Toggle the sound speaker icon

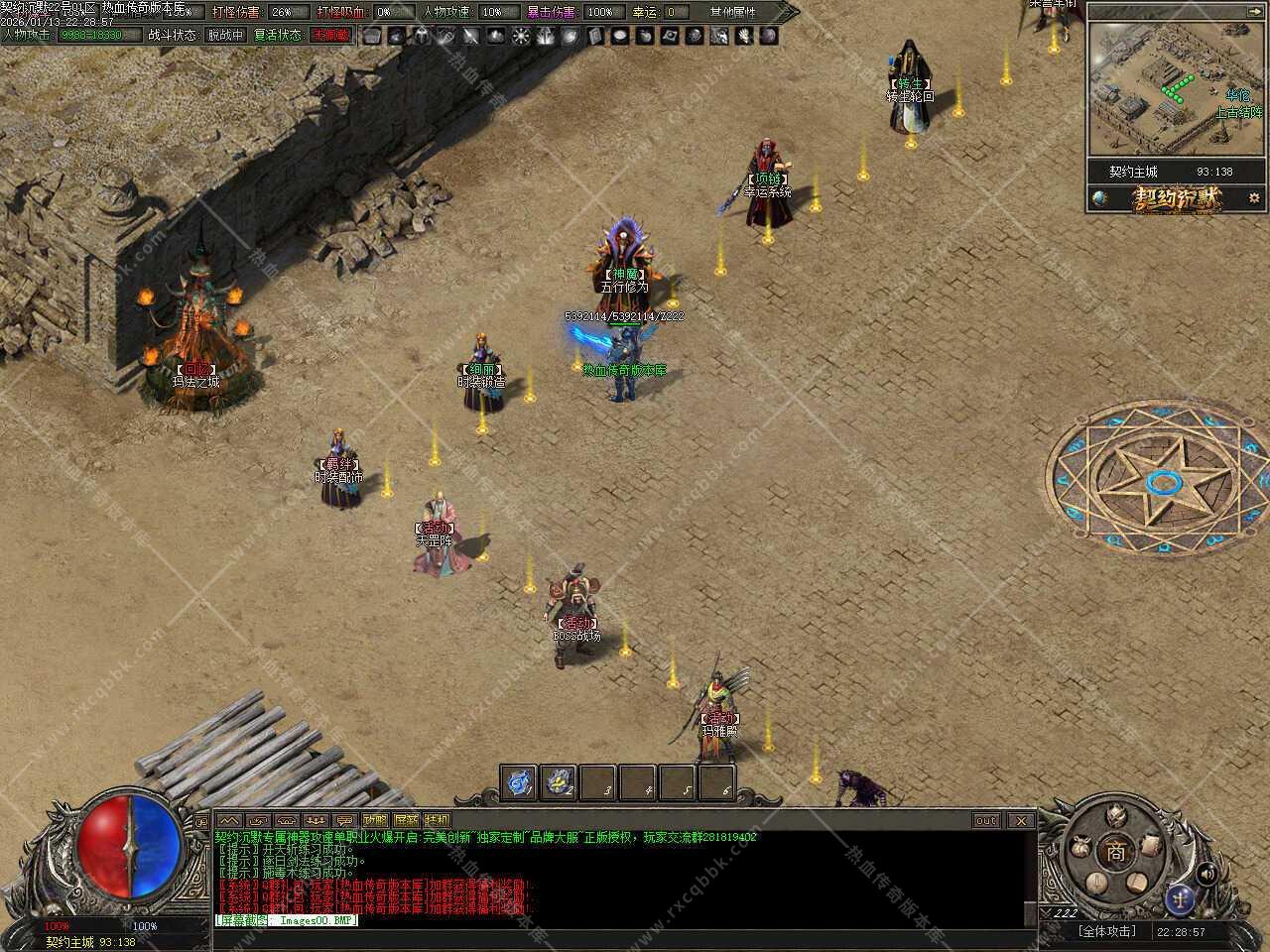[1206, 873]
